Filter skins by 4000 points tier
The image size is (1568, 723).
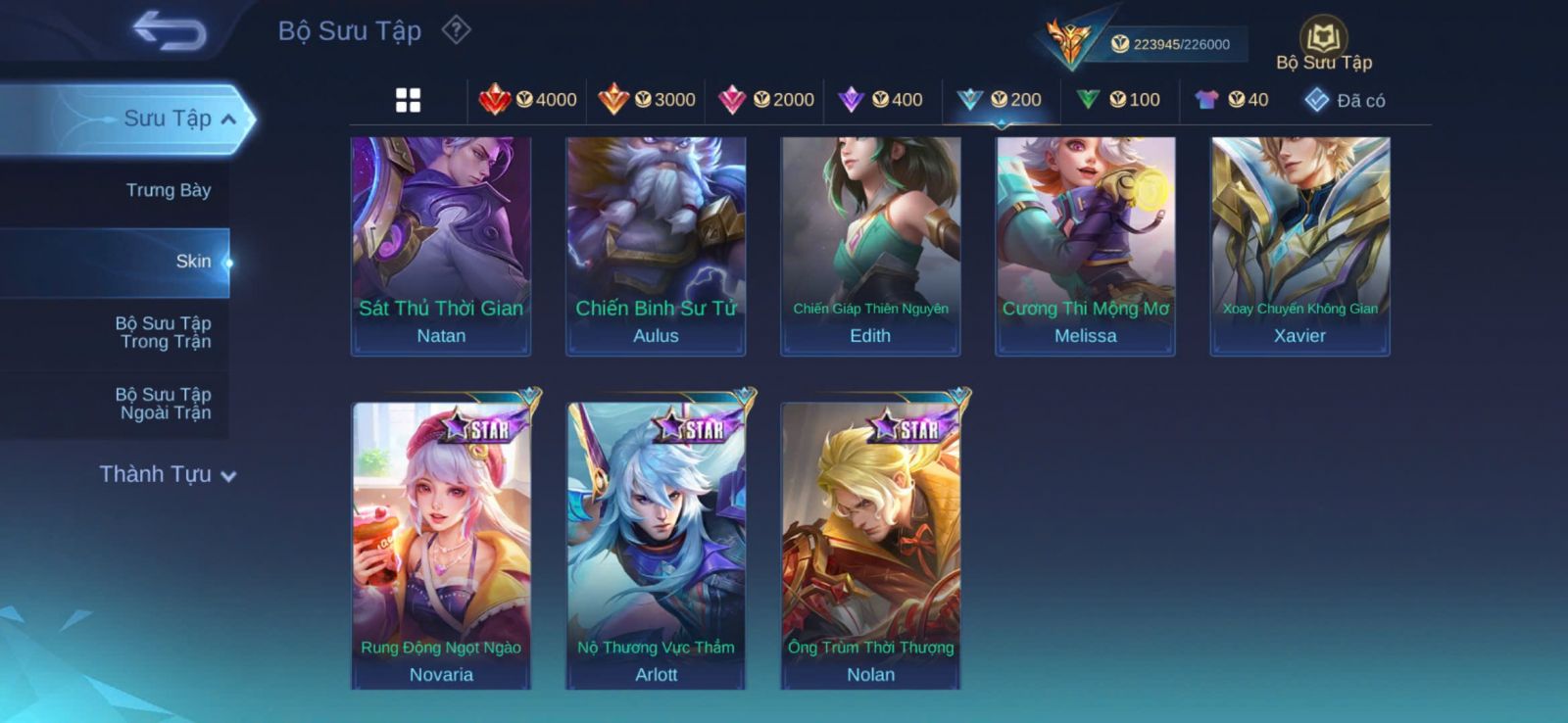pos(527,100)
